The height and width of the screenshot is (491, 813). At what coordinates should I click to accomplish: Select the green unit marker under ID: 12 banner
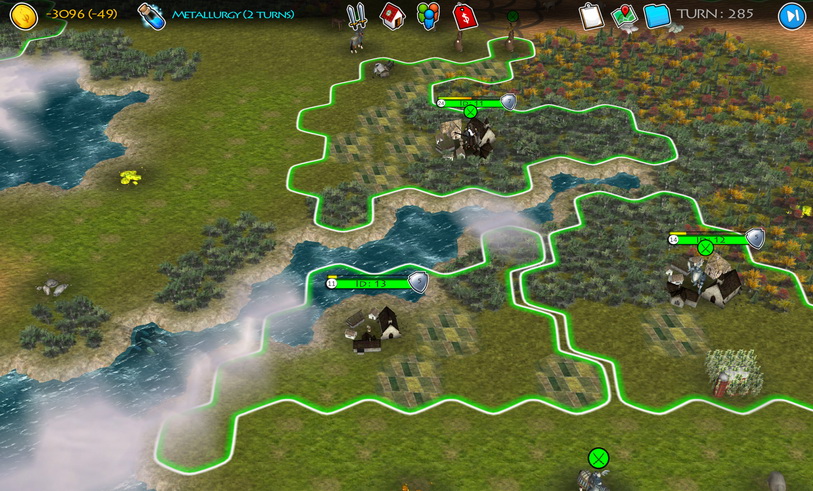click(x=705, y=248)
